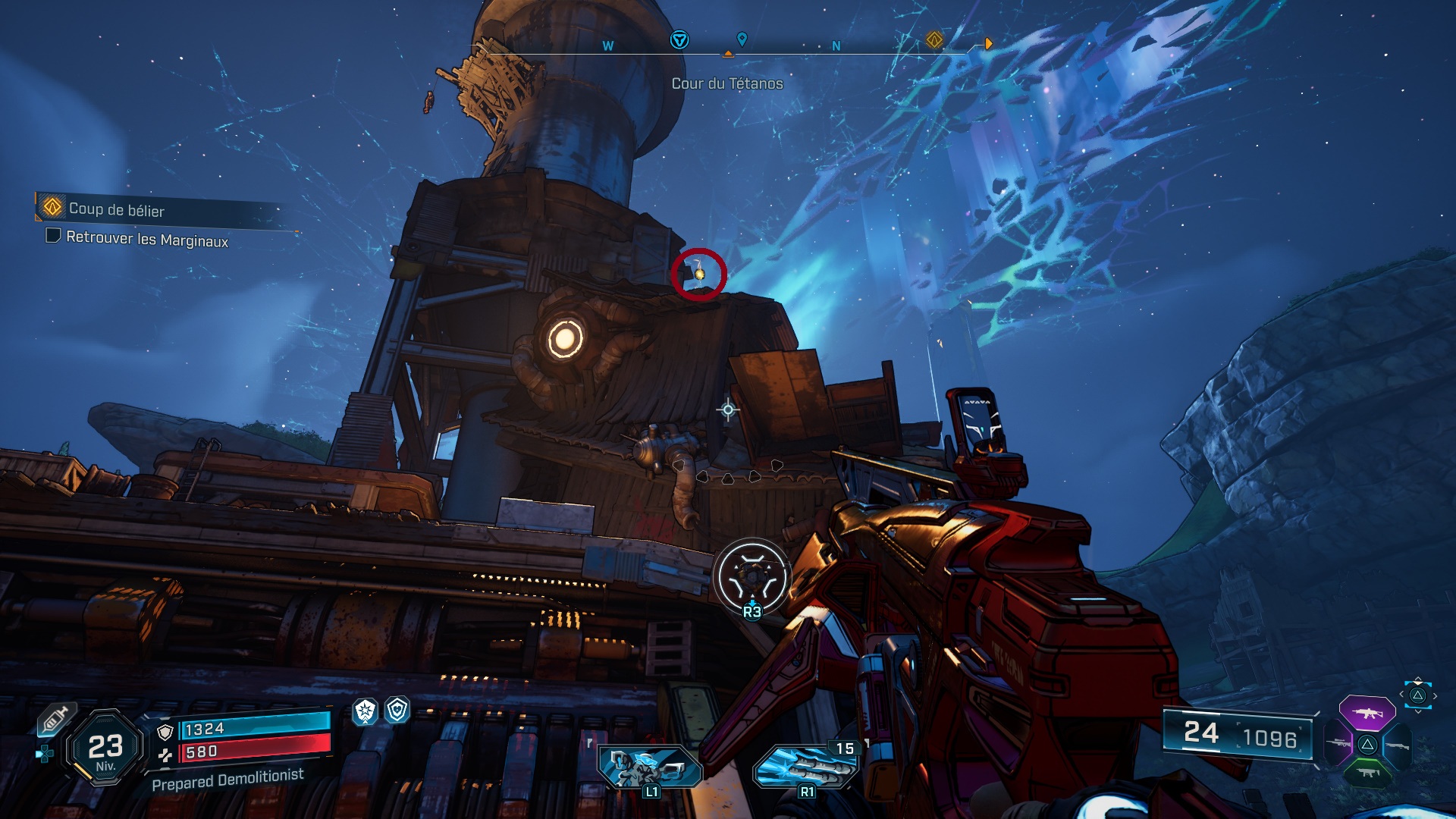Click the blue circular triangle compass marker
The image size is (1456, 819).
pyautogui.click(x=679, y=39)
